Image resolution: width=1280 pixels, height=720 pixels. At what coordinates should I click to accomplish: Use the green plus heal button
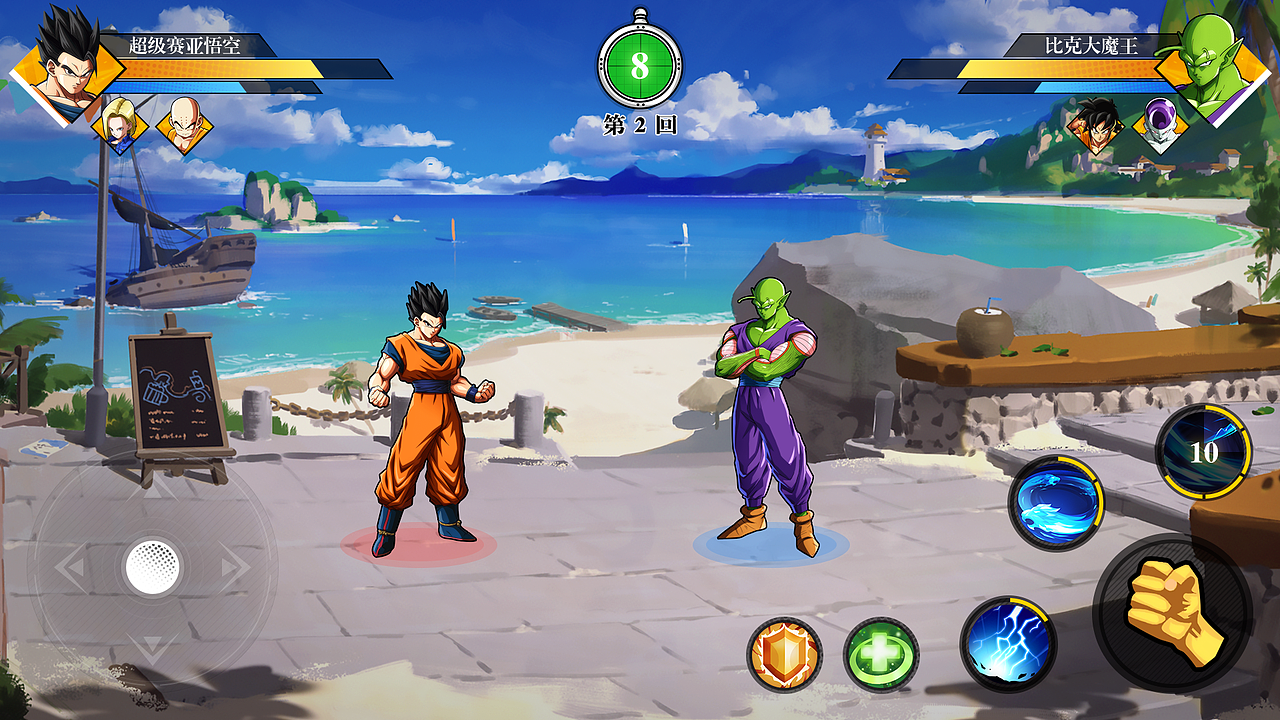tap(881, 654)
